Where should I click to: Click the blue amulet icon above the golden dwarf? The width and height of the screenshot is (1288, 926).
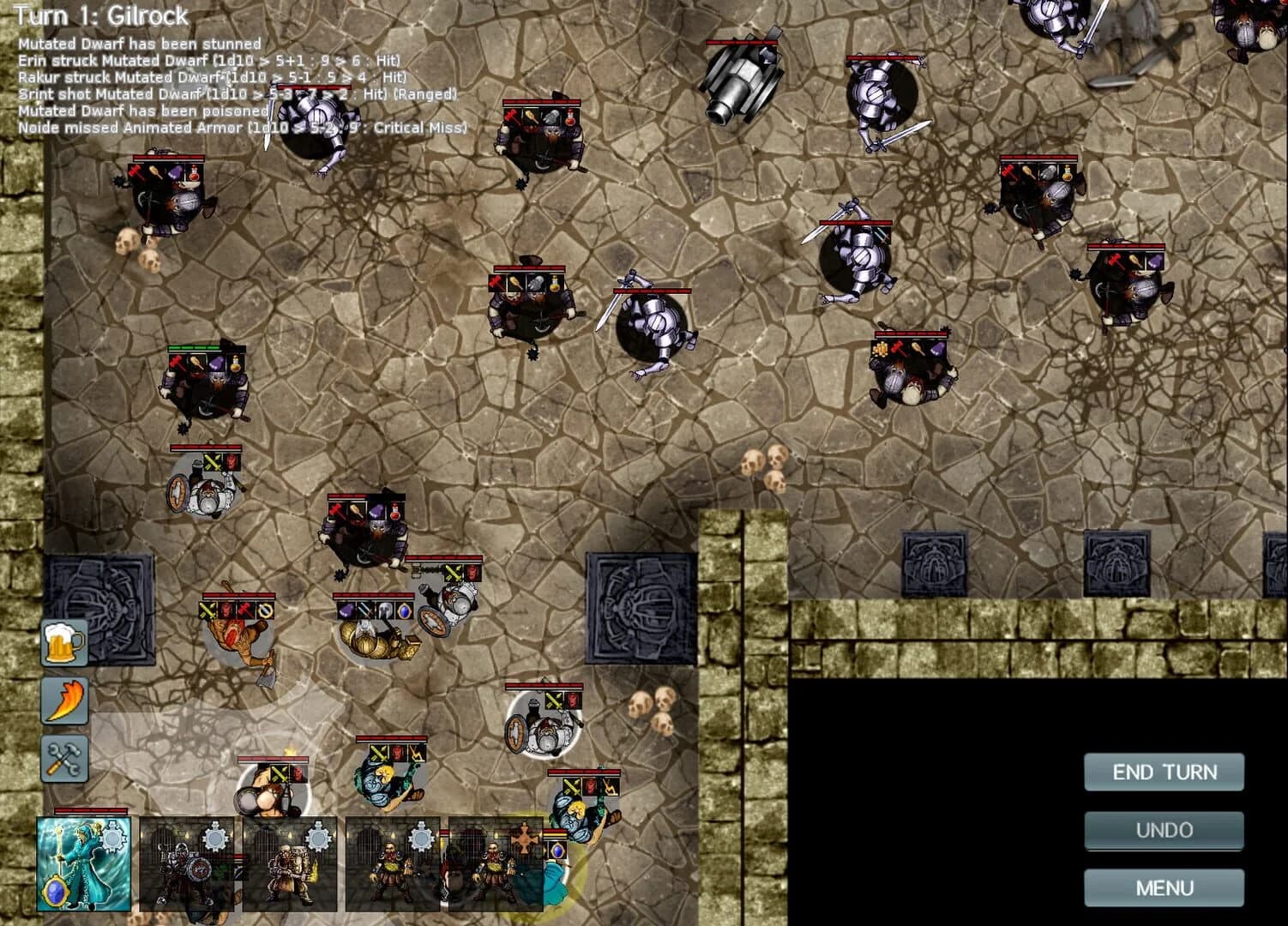point(405,611)
